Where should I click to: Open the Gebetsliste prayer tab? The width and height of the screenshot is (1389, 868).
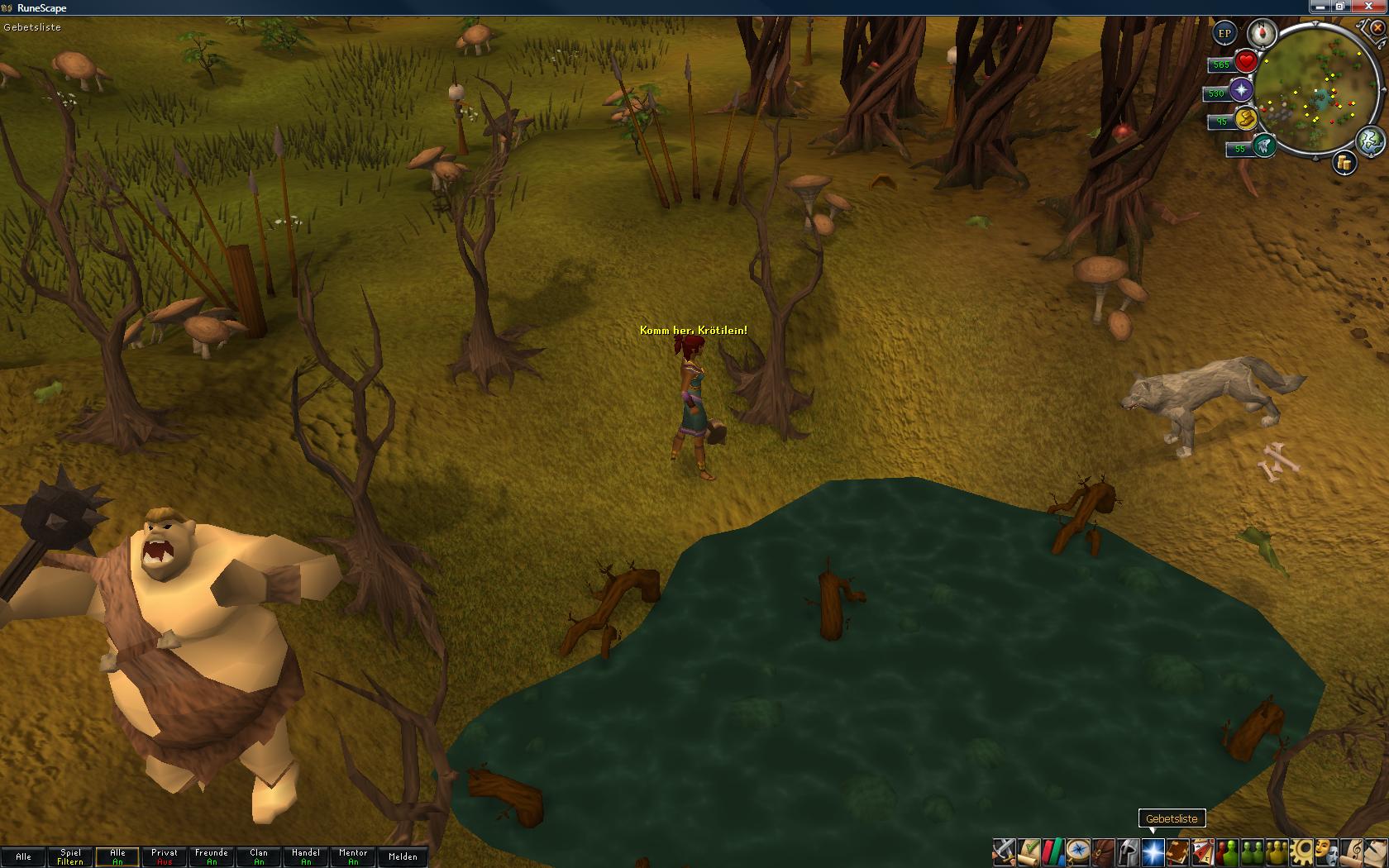1153,851
